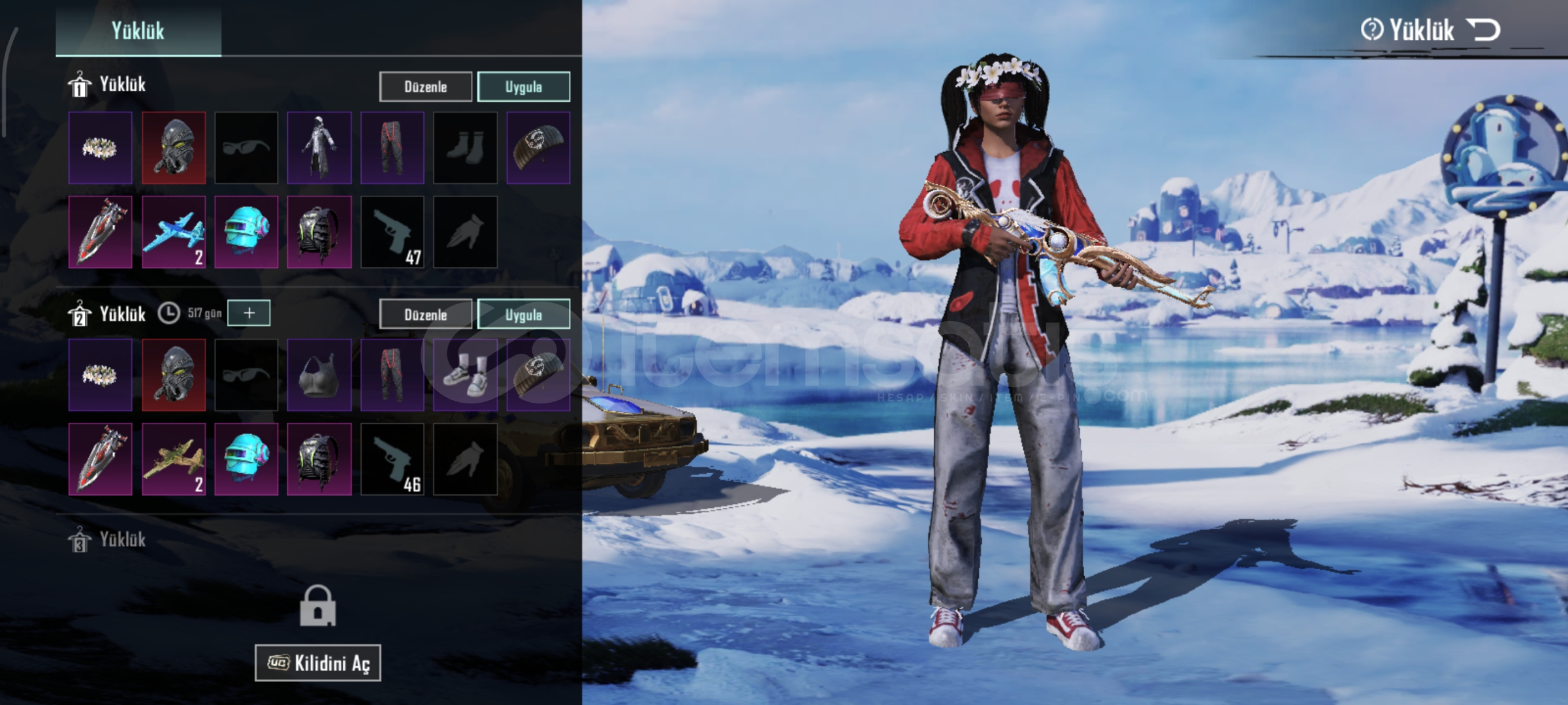Go back using the return arrow
Screen dimensions: 1568x705
tap(1483, 30)
